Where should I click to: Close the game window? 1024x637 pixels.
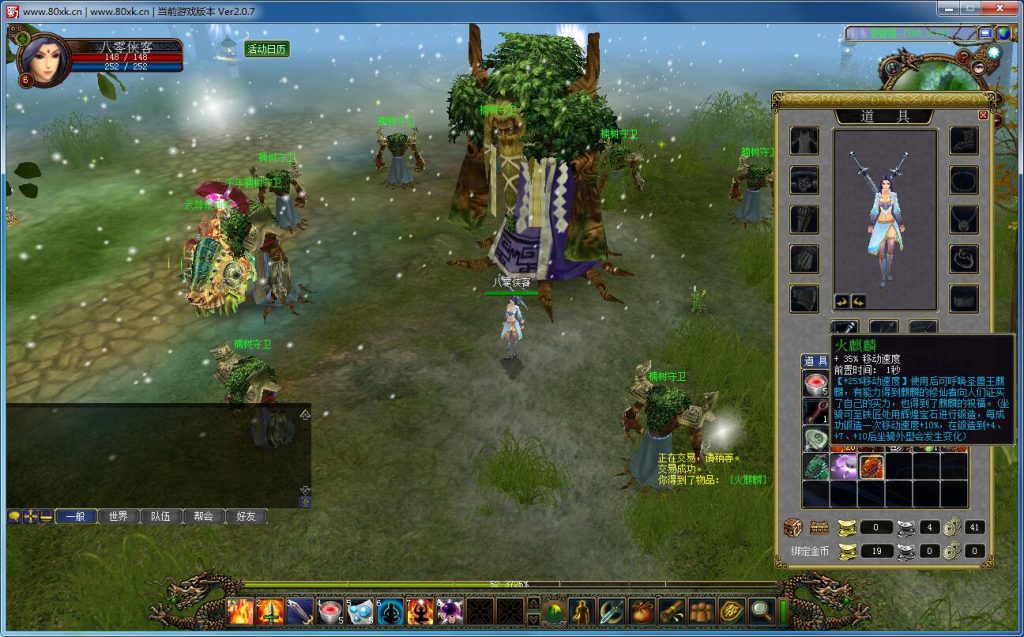coord(1000,9)
